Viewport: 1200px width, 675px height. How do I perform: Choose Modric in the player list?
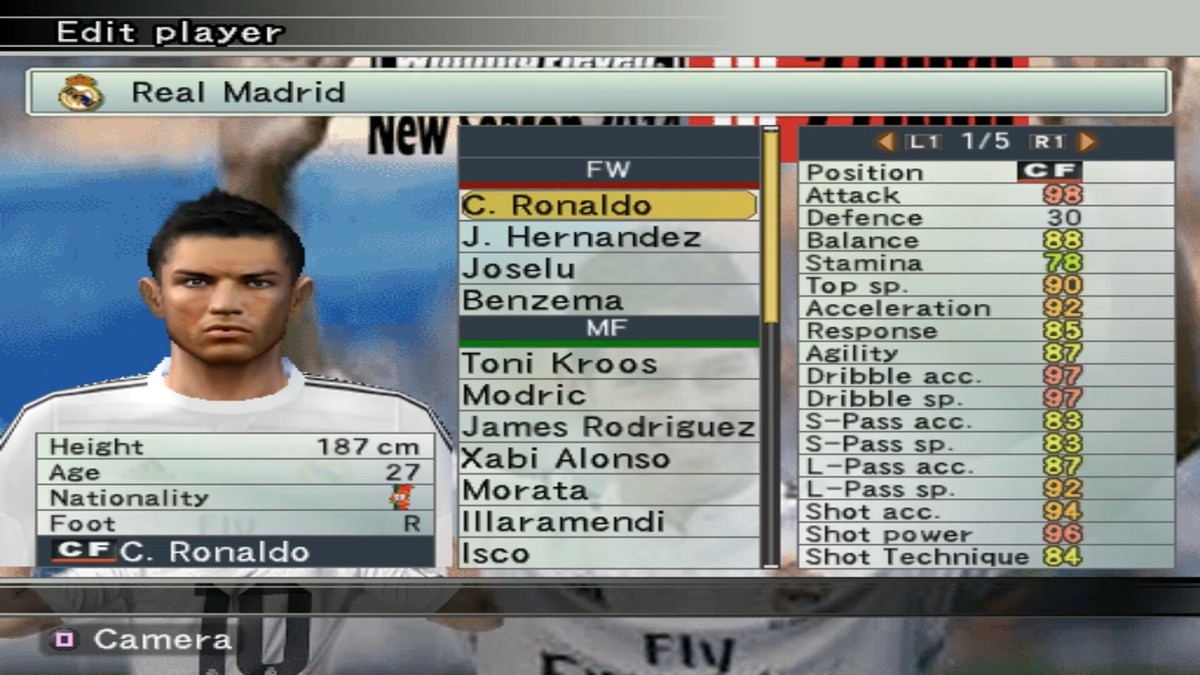tap(608, 395)
